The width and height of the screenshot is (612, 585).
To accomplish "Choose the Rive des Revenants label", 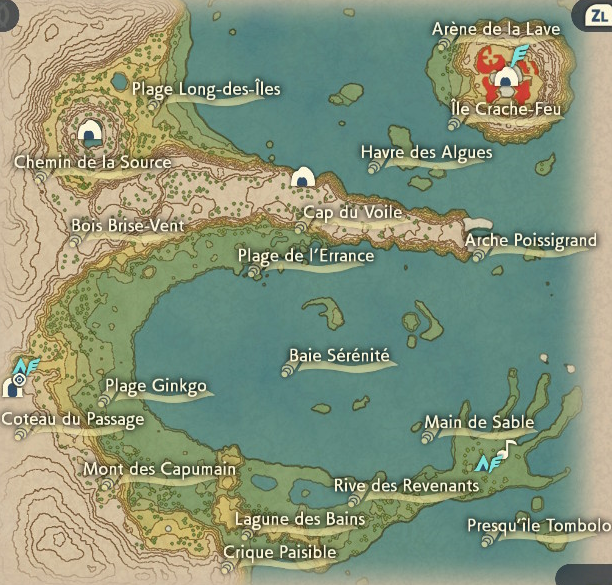I will pyautogui.click(x=406, y=486).
